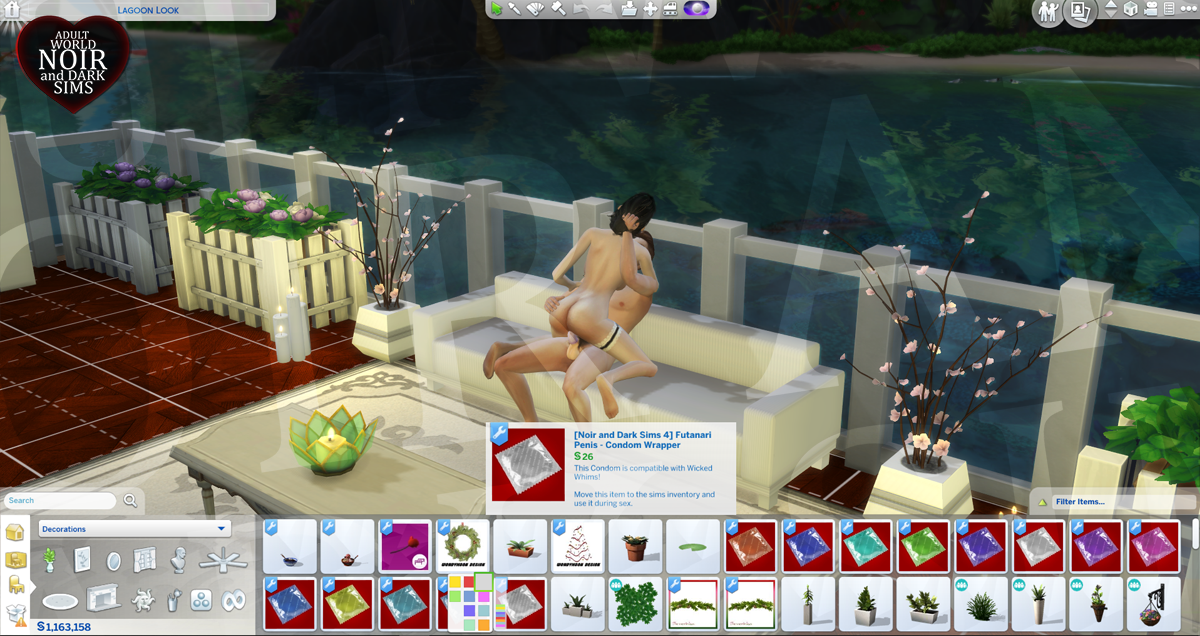Switch to the Build house tab
1200x636 pixels.
point(15,531)
